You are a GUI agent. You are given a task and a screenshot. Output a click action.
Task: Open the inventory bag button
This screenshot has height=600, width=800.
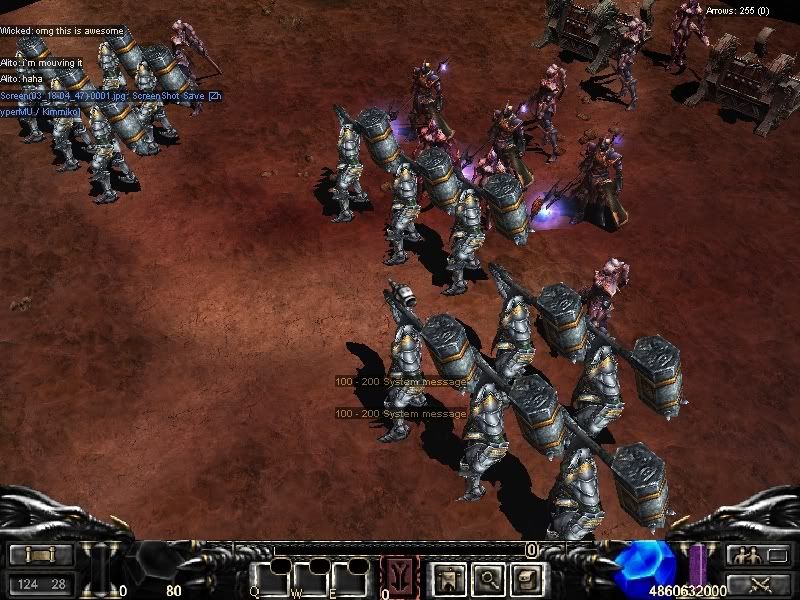pos(527,577)
